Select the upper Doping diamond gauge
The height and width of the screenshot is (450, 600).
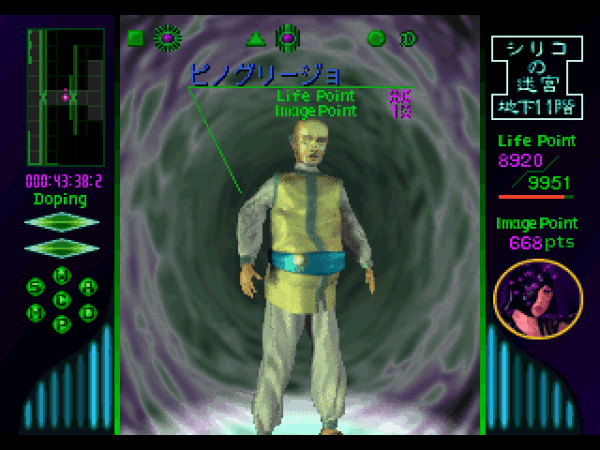point(62,222)
